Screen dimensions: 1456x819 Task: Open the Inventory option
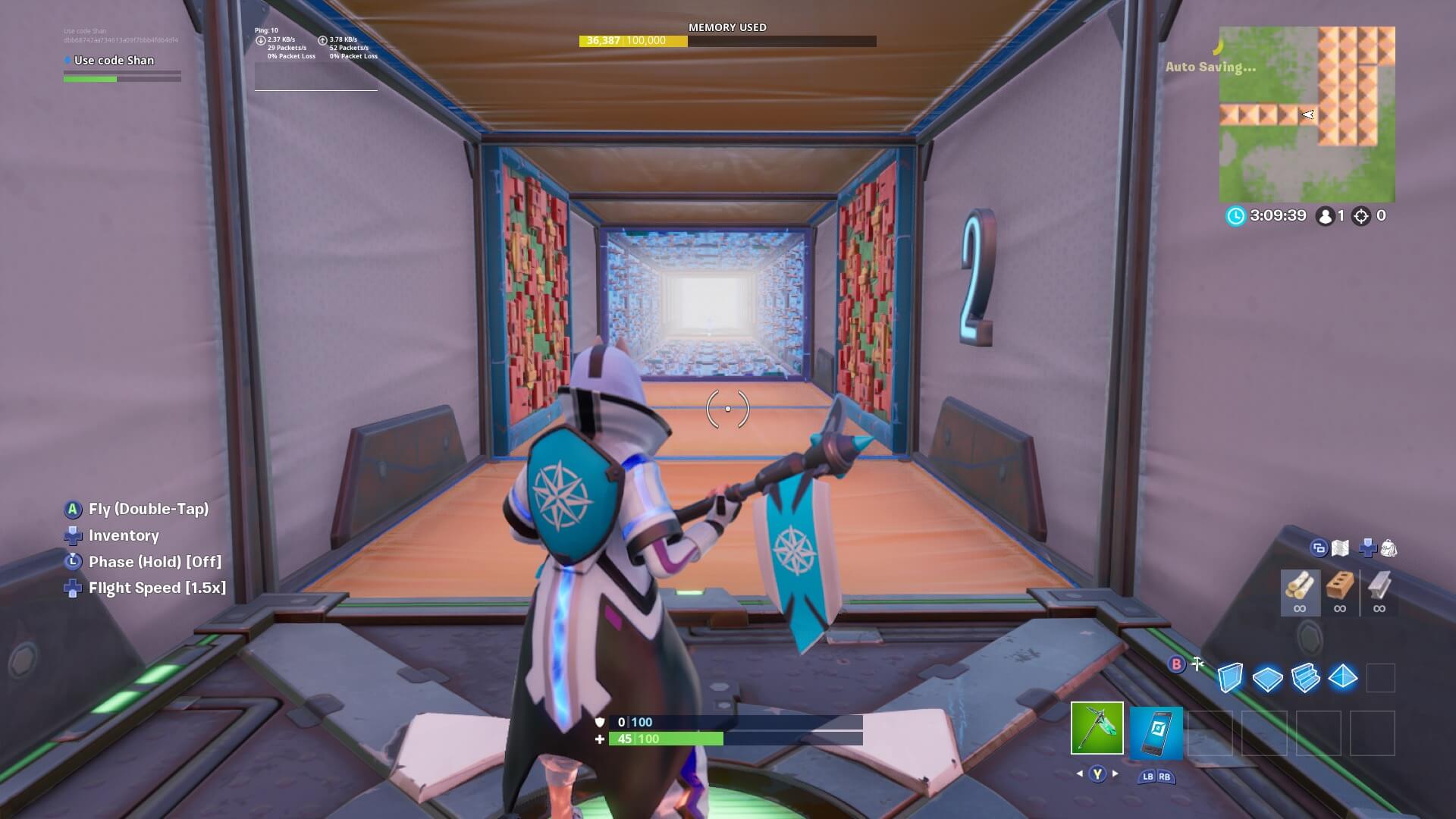[x=124, y=535]
